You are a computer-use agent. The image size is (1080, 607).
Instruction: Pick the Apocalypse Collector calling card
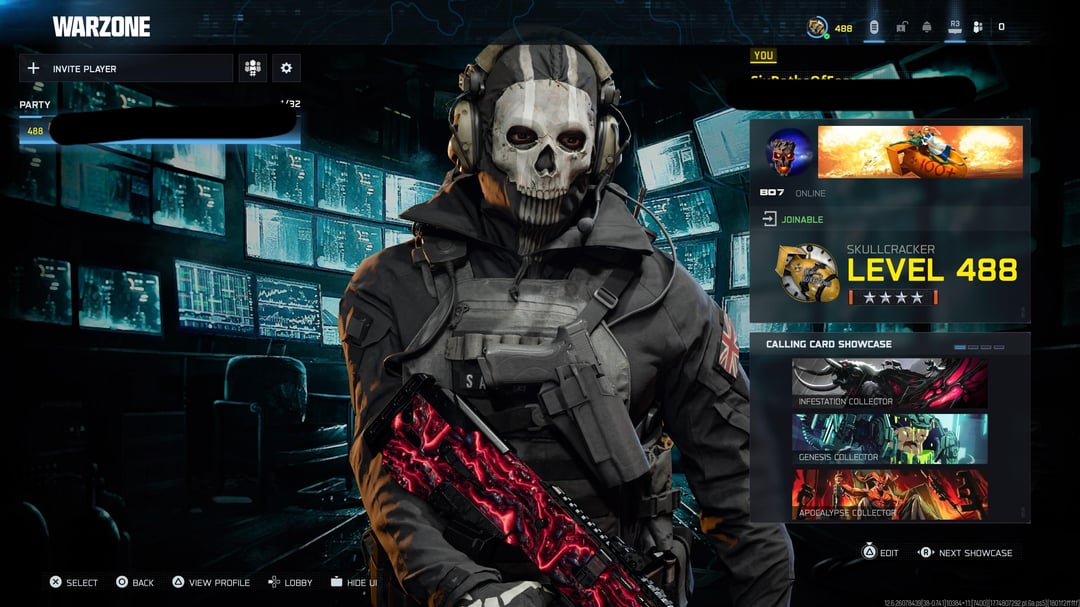pyautogui.click(x=889, y=494)
